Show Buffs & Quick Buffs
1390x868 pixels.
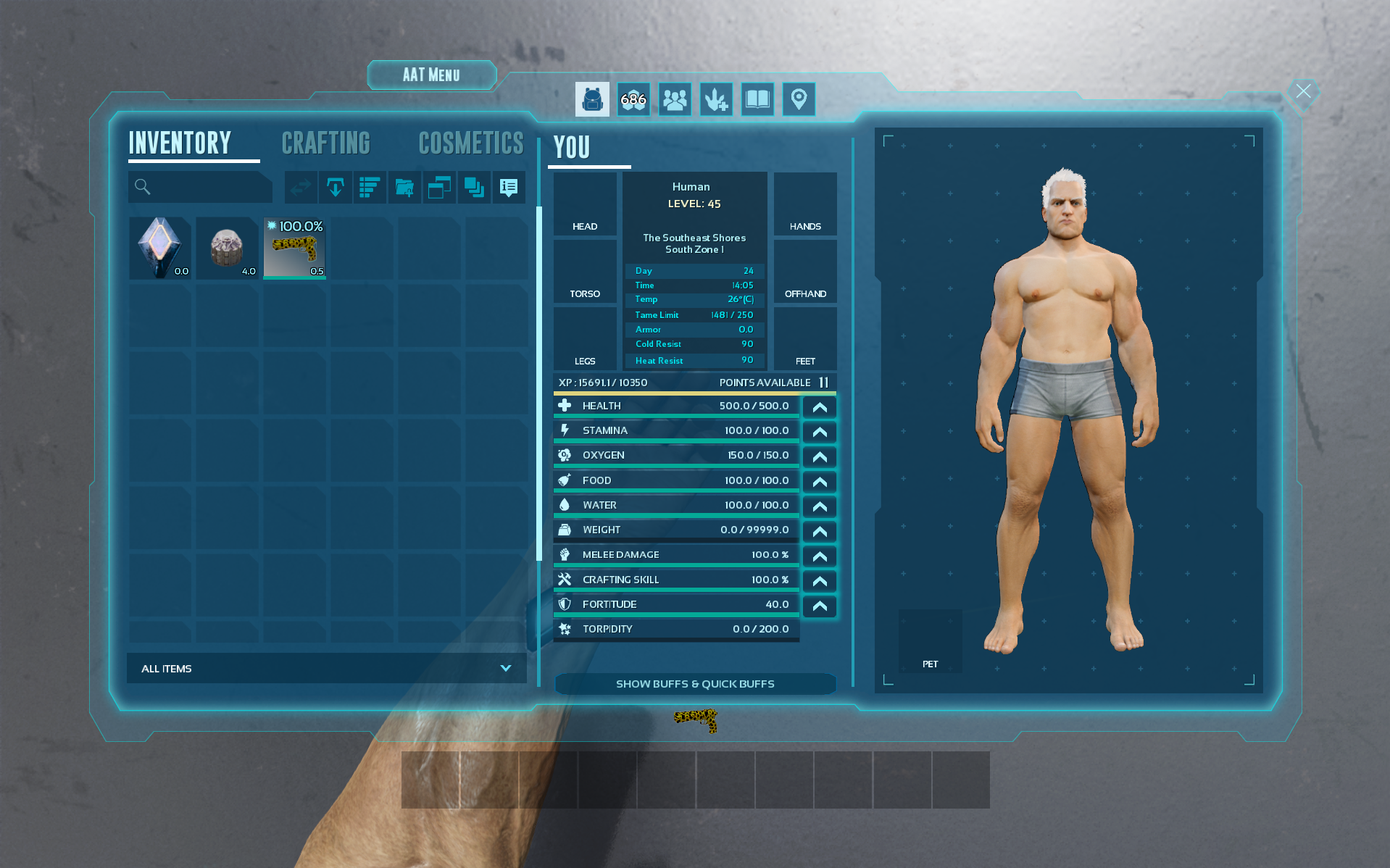(695, 684)
